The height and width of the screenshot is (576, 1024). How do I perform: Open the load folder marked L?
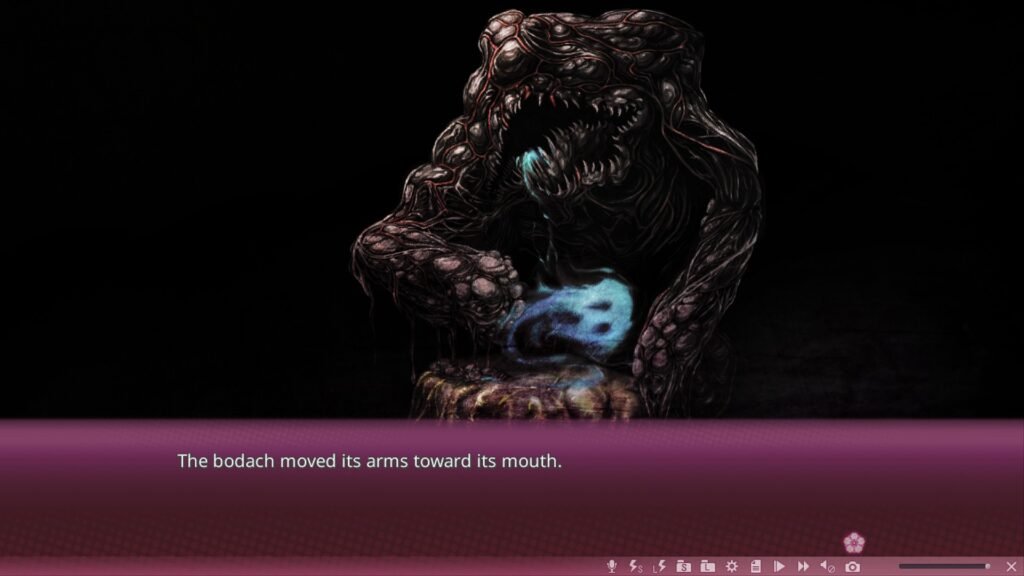pos(707,566)
